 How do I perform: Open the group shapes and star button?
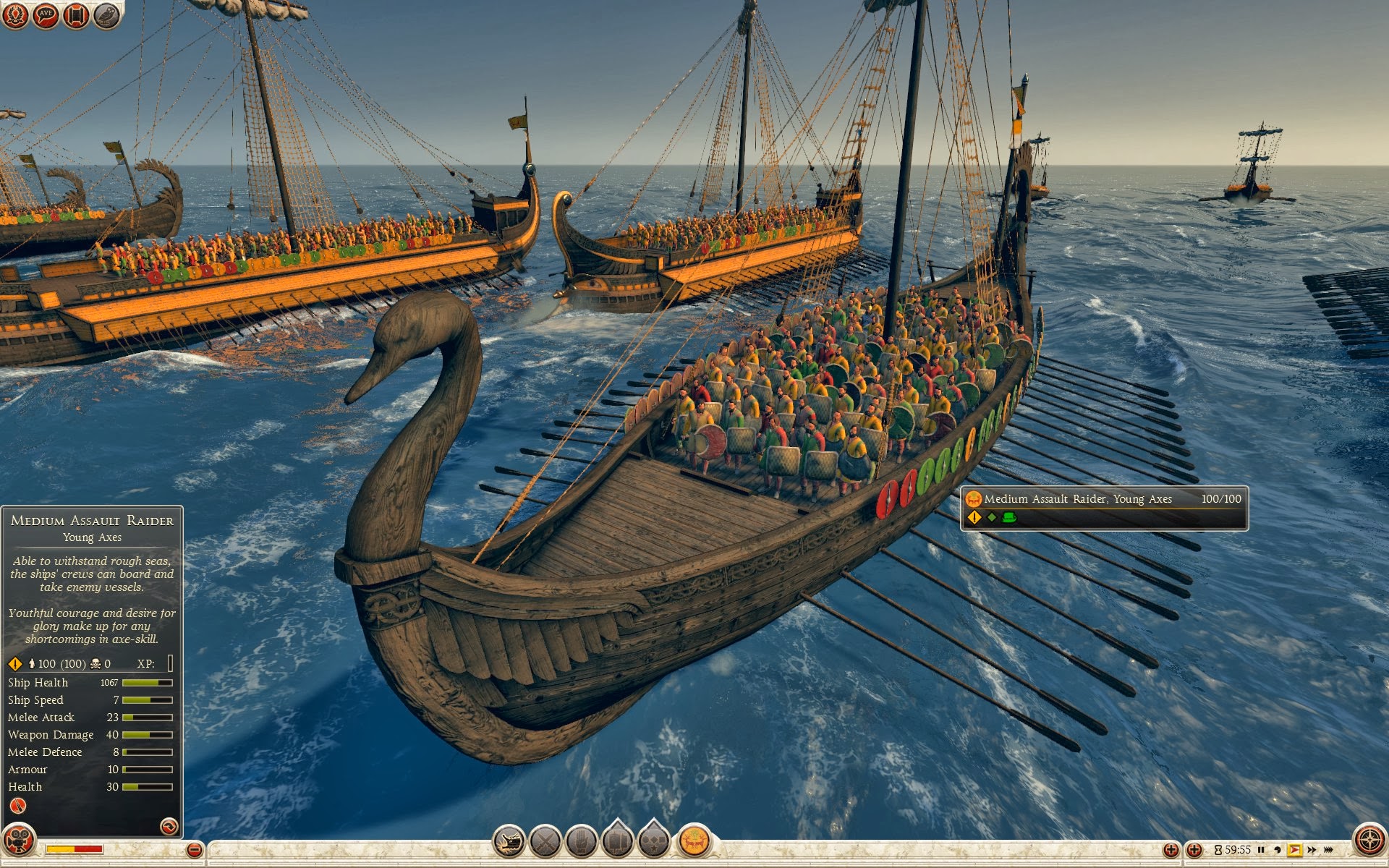tap(653, 840)
